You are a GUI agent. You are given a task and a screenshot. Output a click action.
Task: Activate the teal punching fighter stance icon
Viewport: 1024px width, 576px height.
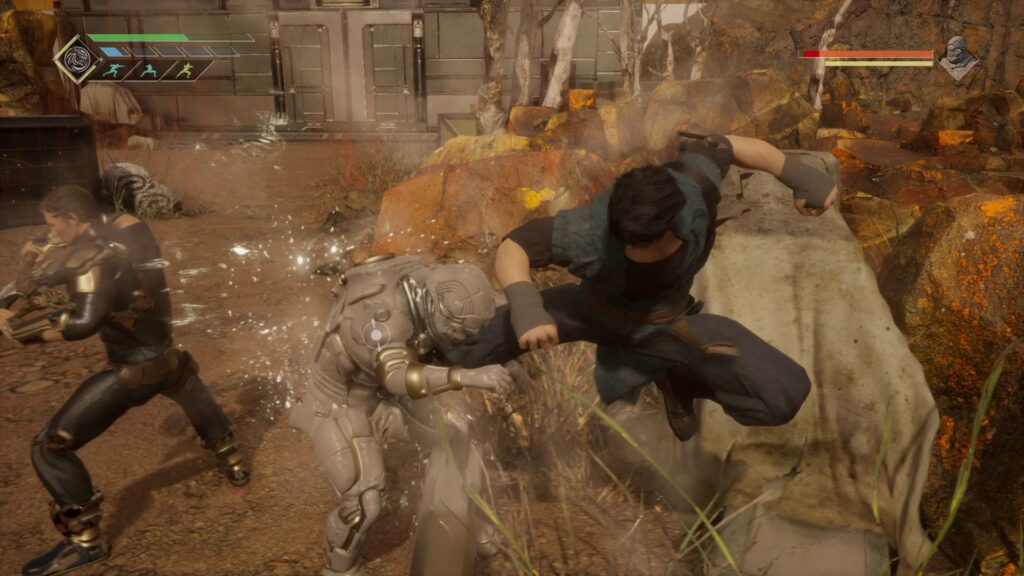pos(114,71)
